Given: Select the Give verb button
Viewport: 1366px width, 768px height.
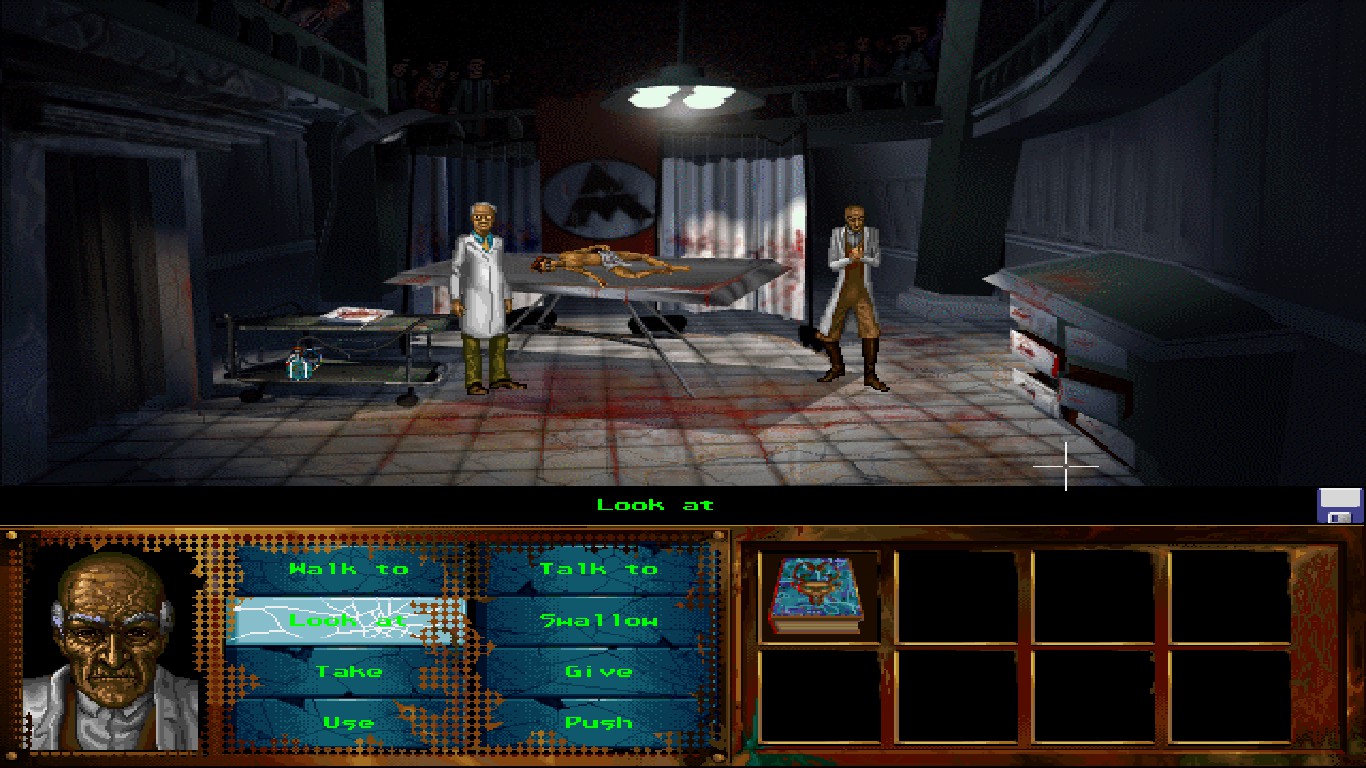Looking at the screenshot, I should [599, 671].
